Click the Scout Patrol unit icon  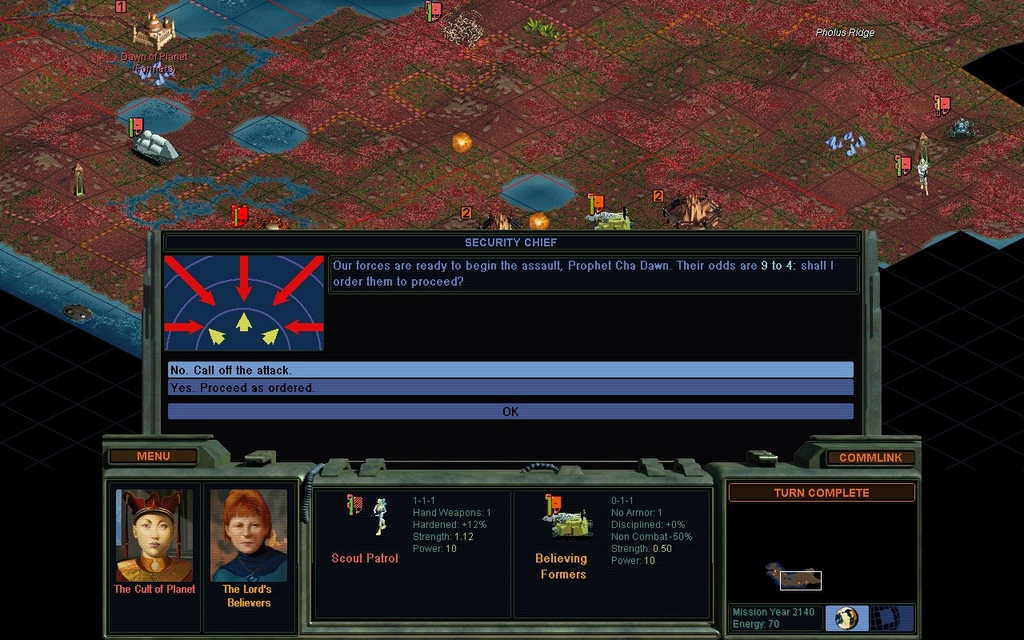[380, 516]
